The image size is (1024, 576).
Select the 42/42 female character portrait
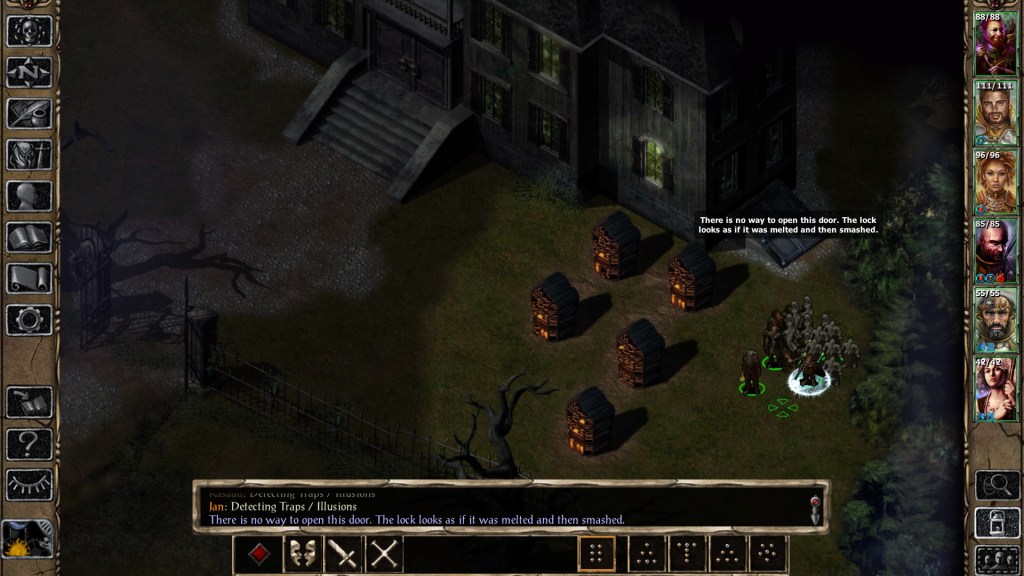click(x=996, y=389)
